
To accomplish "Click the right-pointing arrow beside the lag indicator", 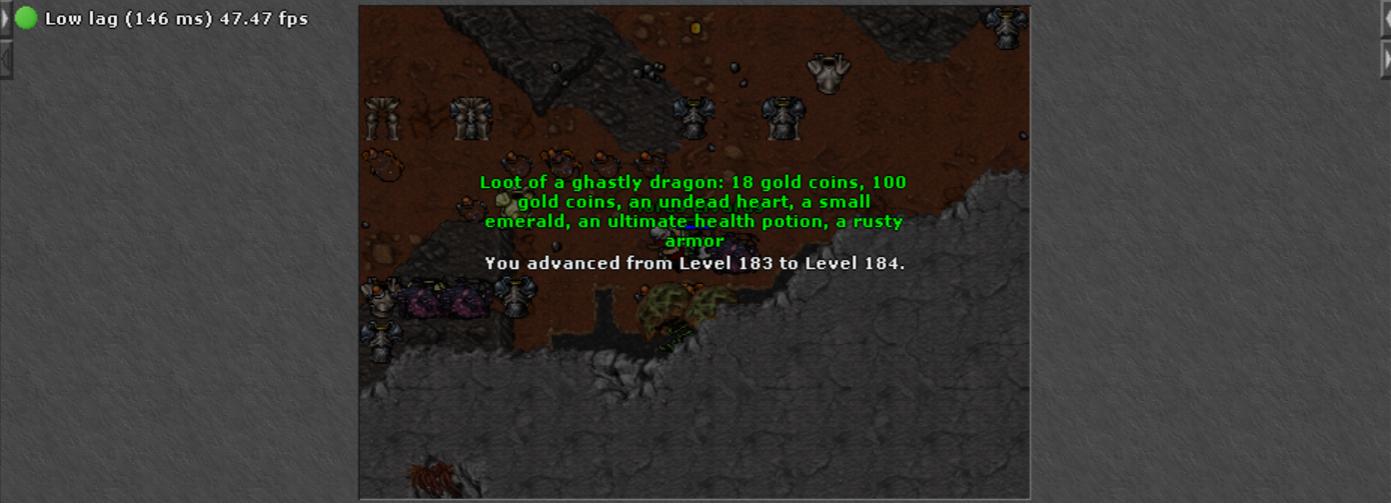I will (x=5, y=19).
